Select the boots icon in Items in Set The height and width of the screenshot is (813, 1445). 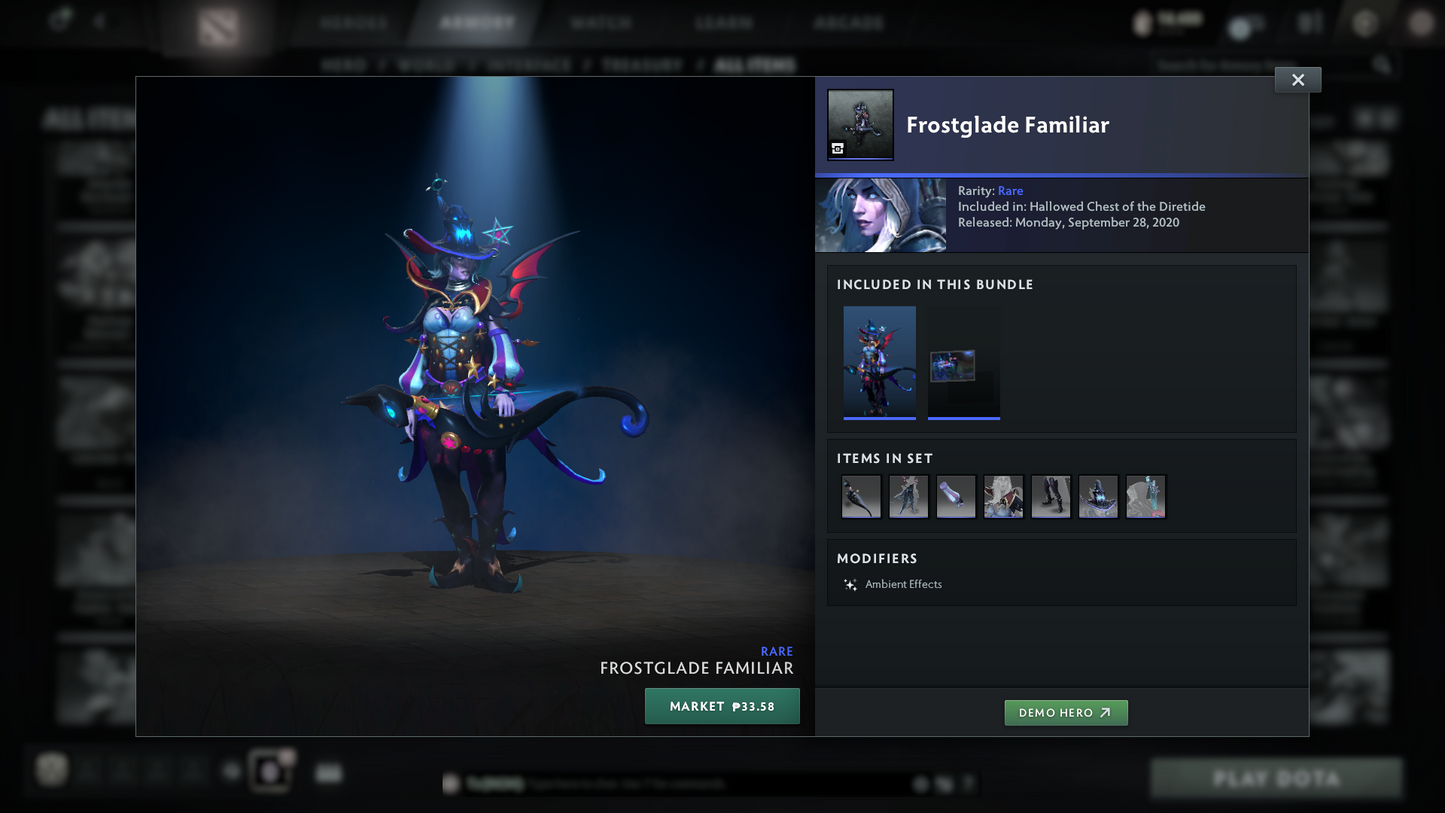click(x=1051, y=497)
